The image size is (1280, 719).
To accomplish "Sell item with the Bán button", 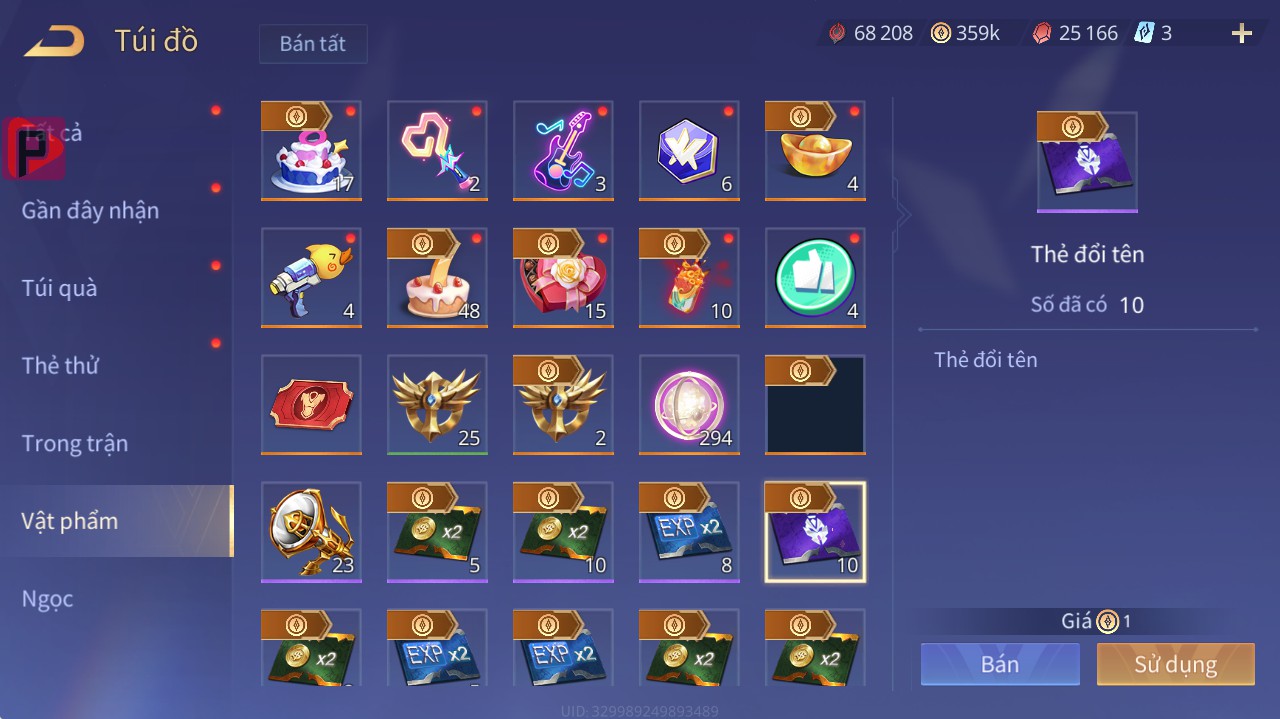I will pos(1000,664).
